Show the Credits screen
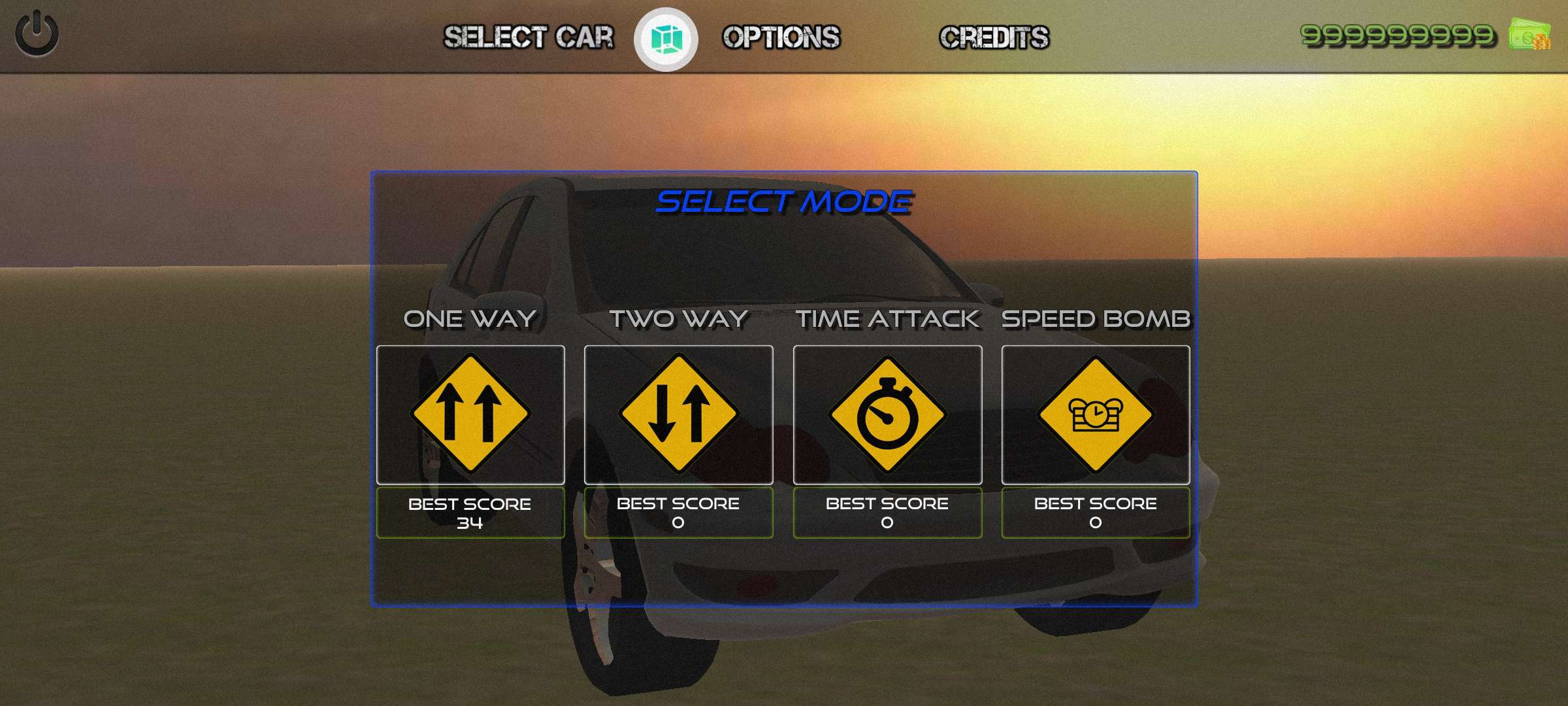1568x706 pixels. pos(994,37)
